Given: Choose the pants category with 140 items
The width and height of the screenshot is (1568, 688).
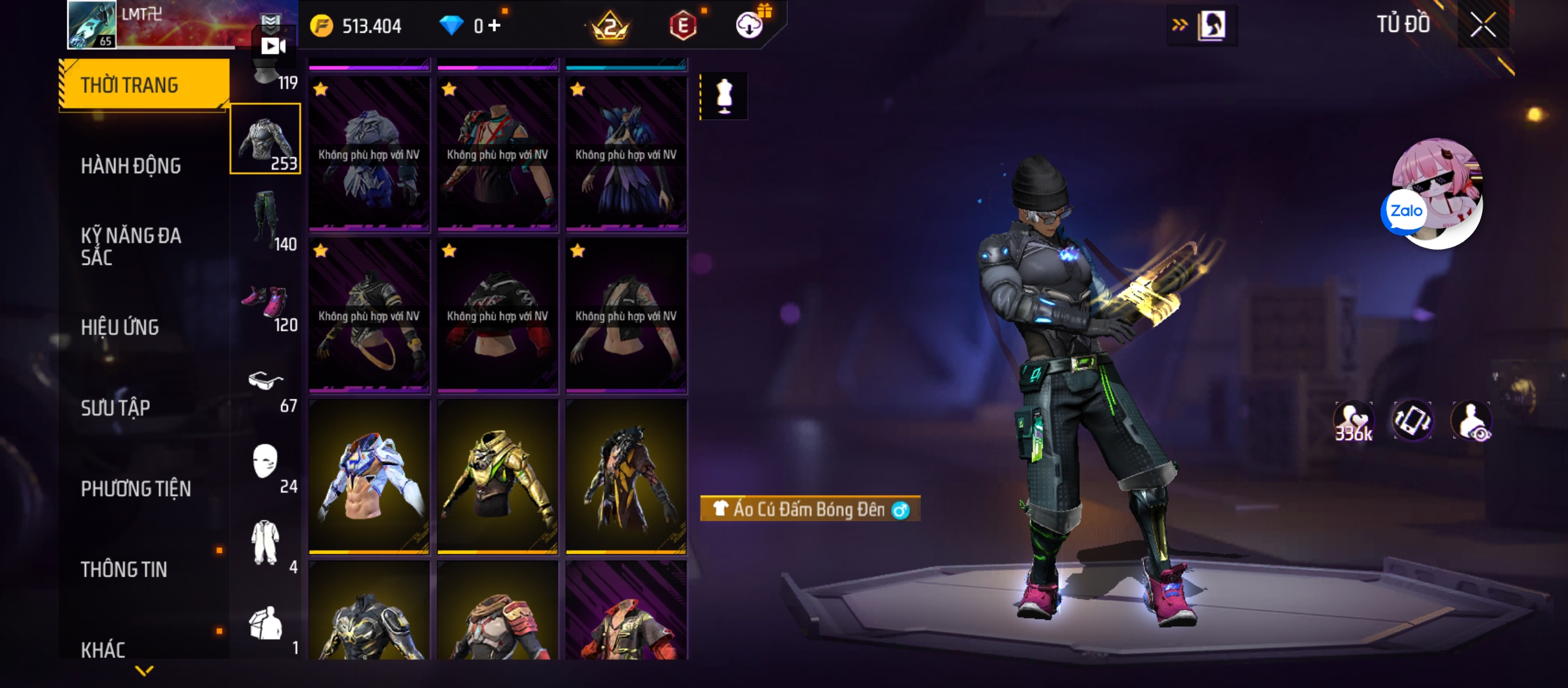Looking at the screenshot, I should [x=266, y=220].
